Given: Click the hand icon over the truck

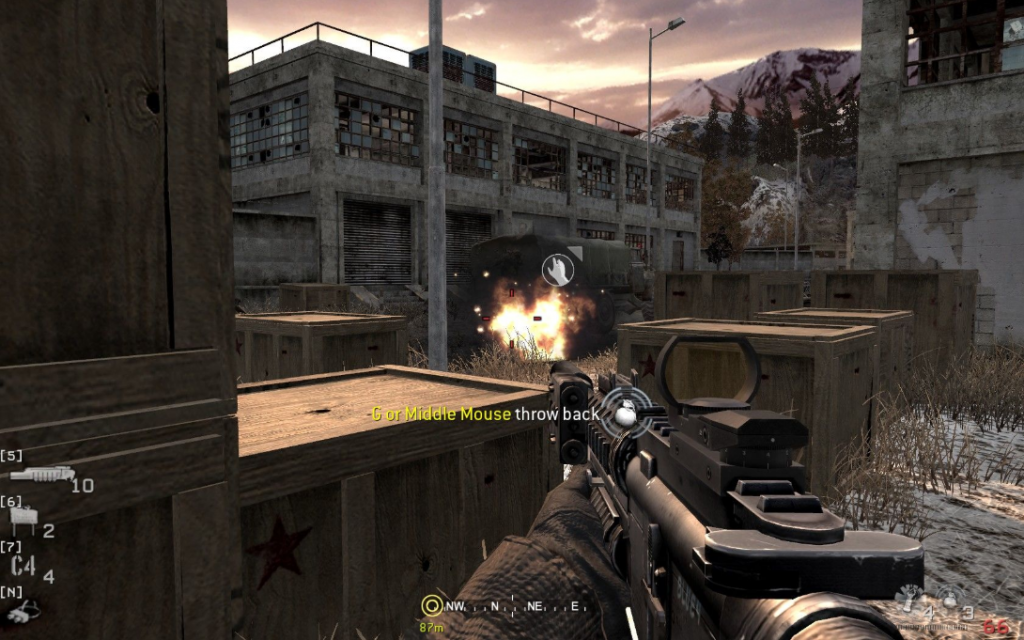Looking at the screenshot, I should (557, 268).
